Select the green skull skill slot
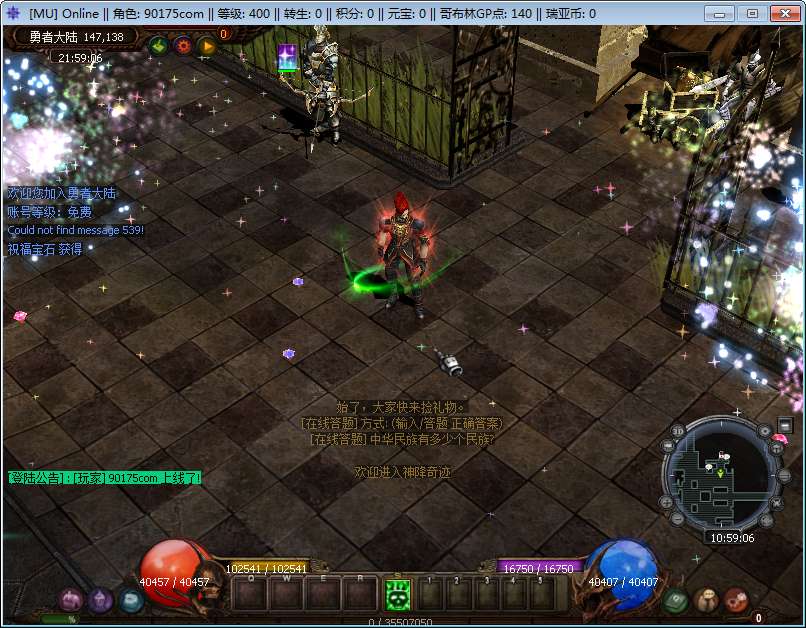This screenshot has height=628, width=806. 398,595
